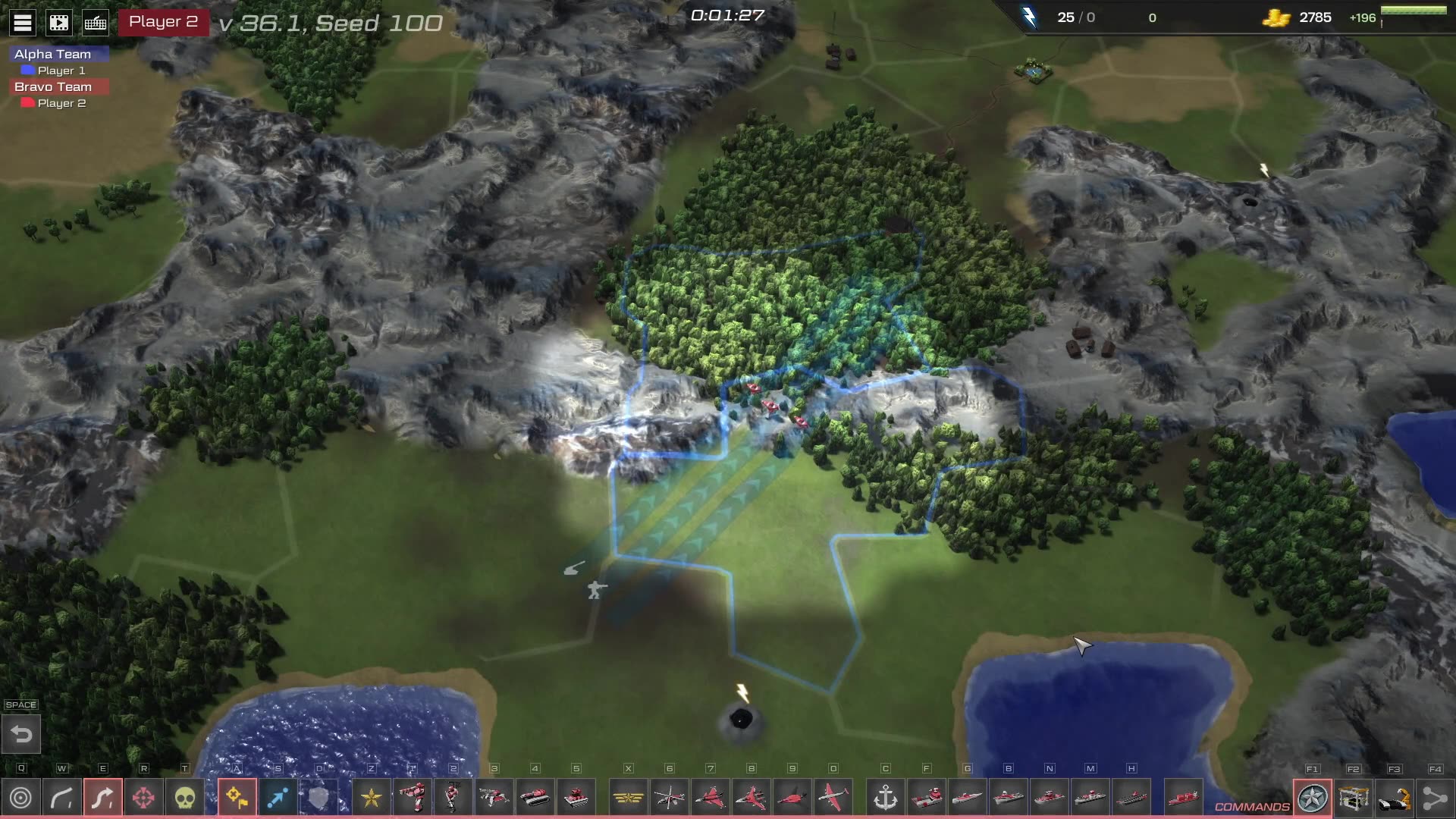Switch to the gantry crane build tab
The width and height of the screenshot is (1456, 819).
coord(1354,798)
